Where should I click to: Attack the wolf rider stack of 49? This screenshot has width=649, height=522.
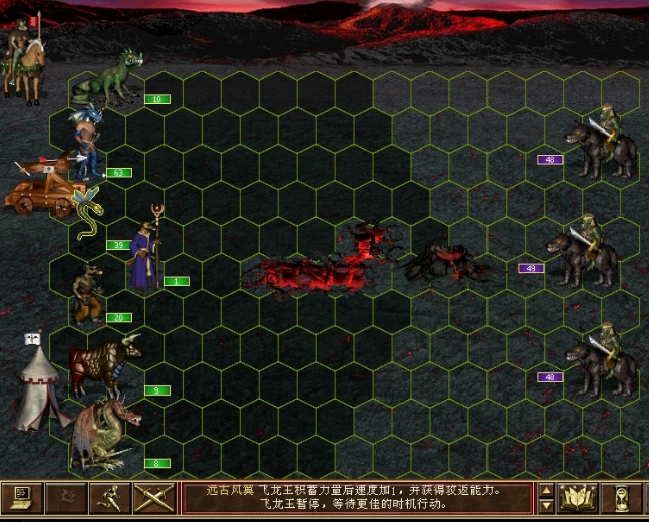[585, 255]
